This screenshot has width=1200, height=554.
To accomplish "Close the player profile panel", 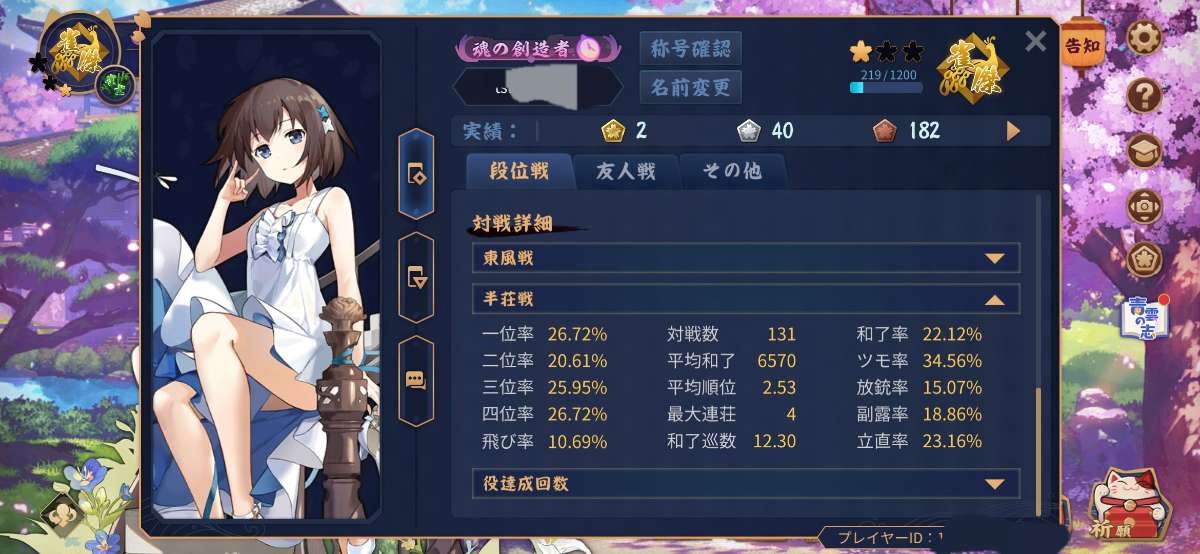I will 1036,41.
